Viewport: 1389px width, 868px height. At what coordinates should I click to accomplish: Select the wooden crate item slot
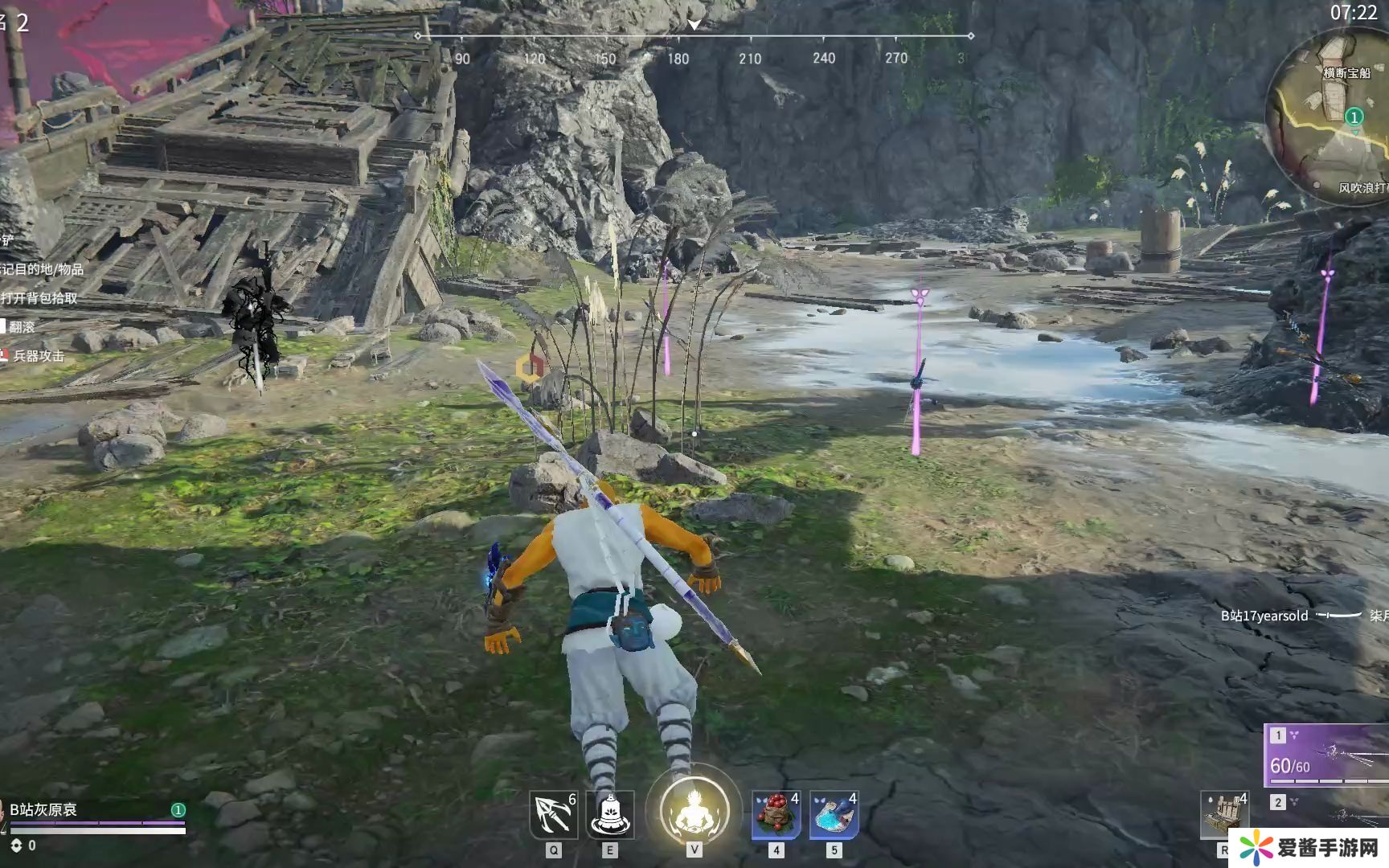tap(1224, 815)
